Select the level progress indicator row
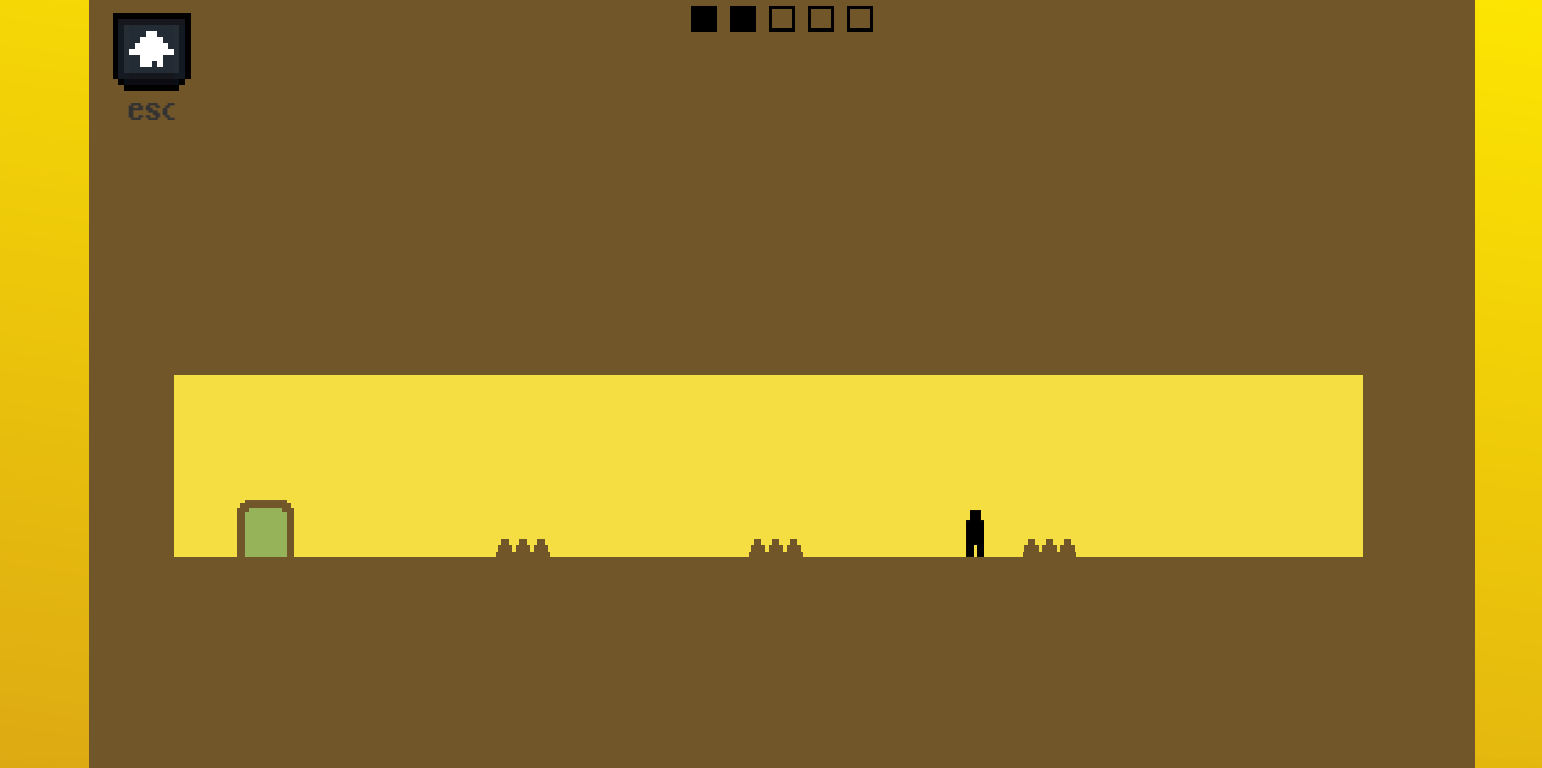Viewport: 1542px width, 768px height. (781, 18)
